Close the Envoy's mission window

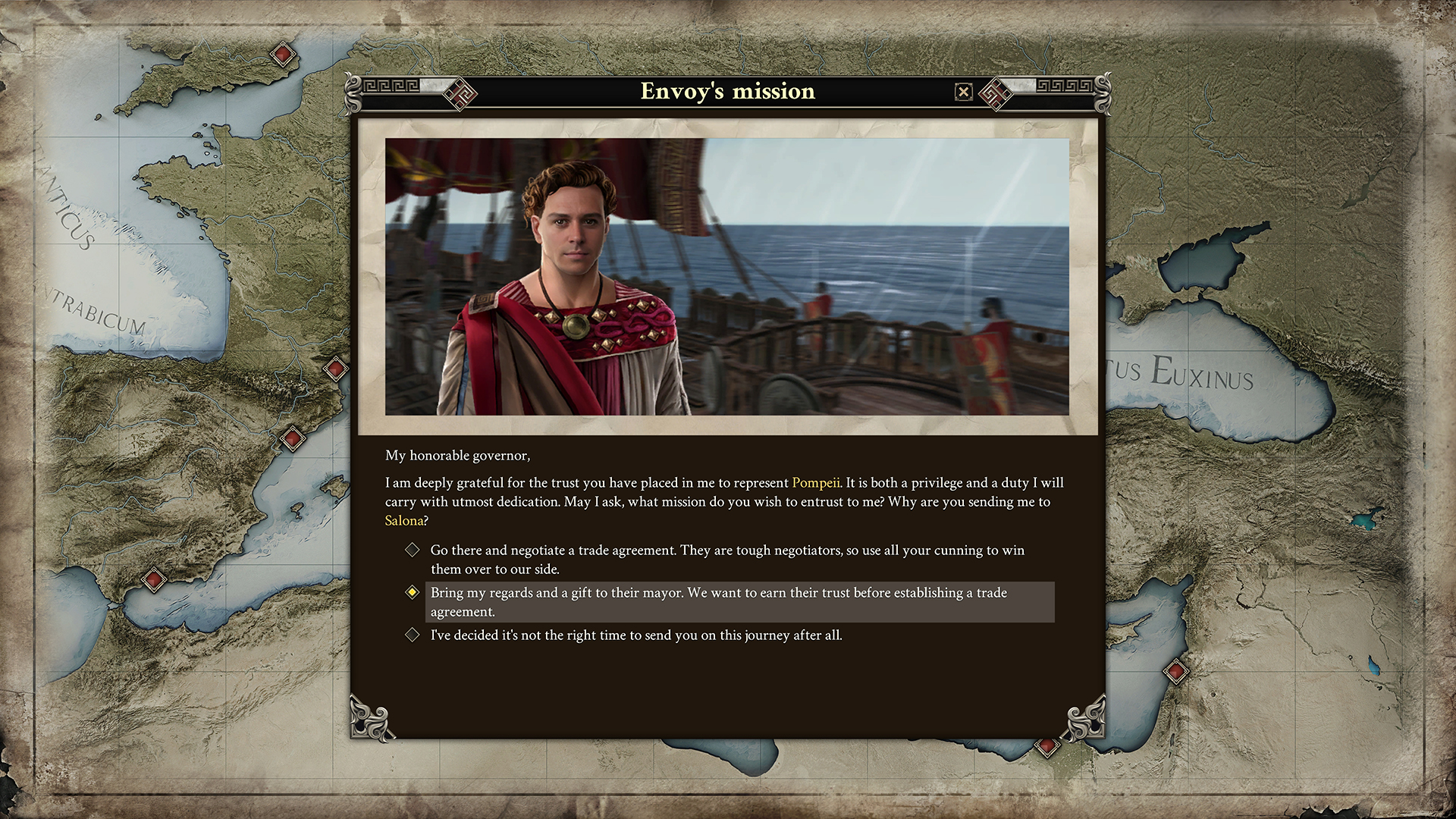point(964,92)
